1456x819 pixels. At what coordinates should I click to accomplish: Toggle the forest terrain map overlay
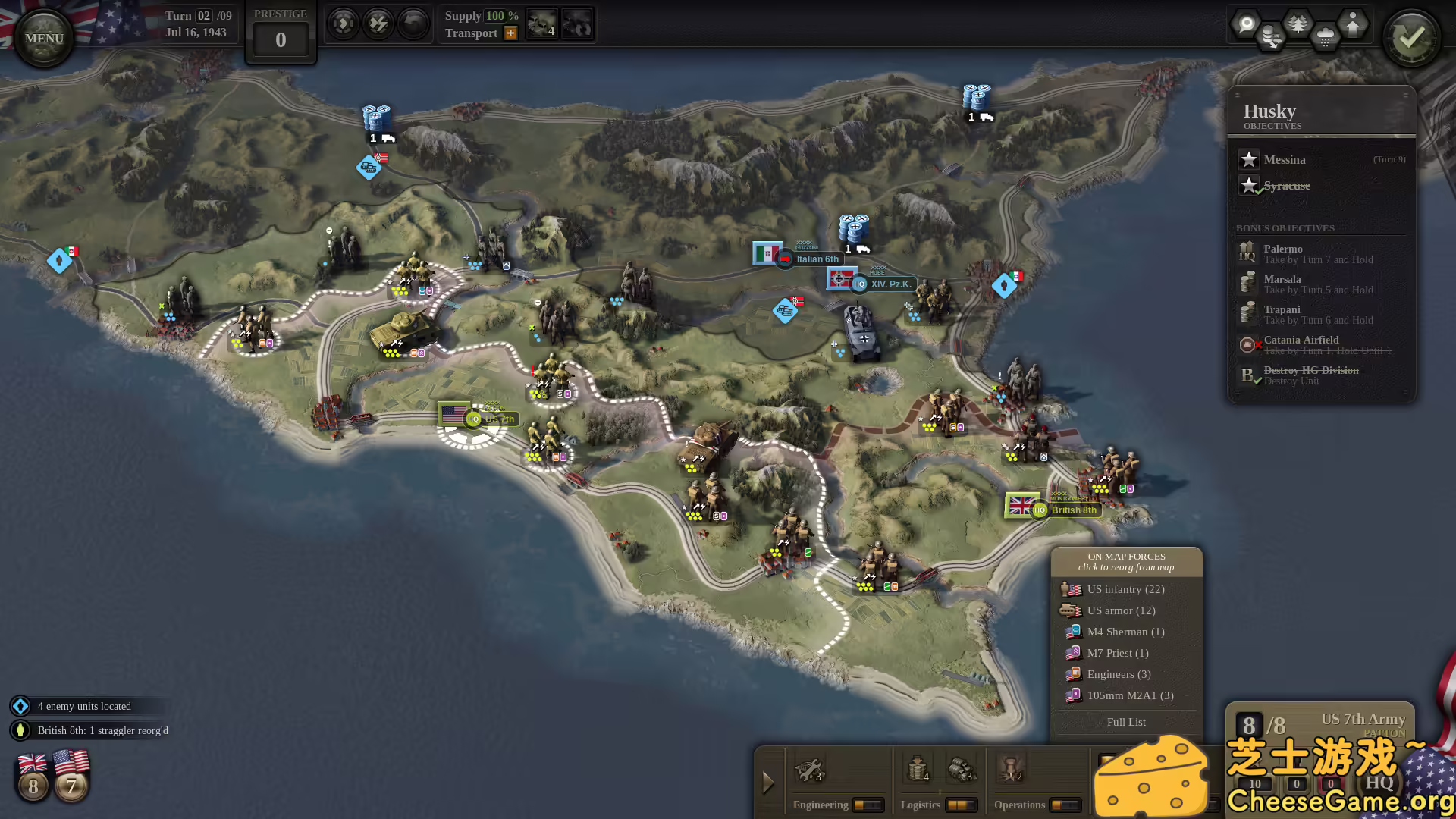pyautogui.click(x=1298, y=24)
